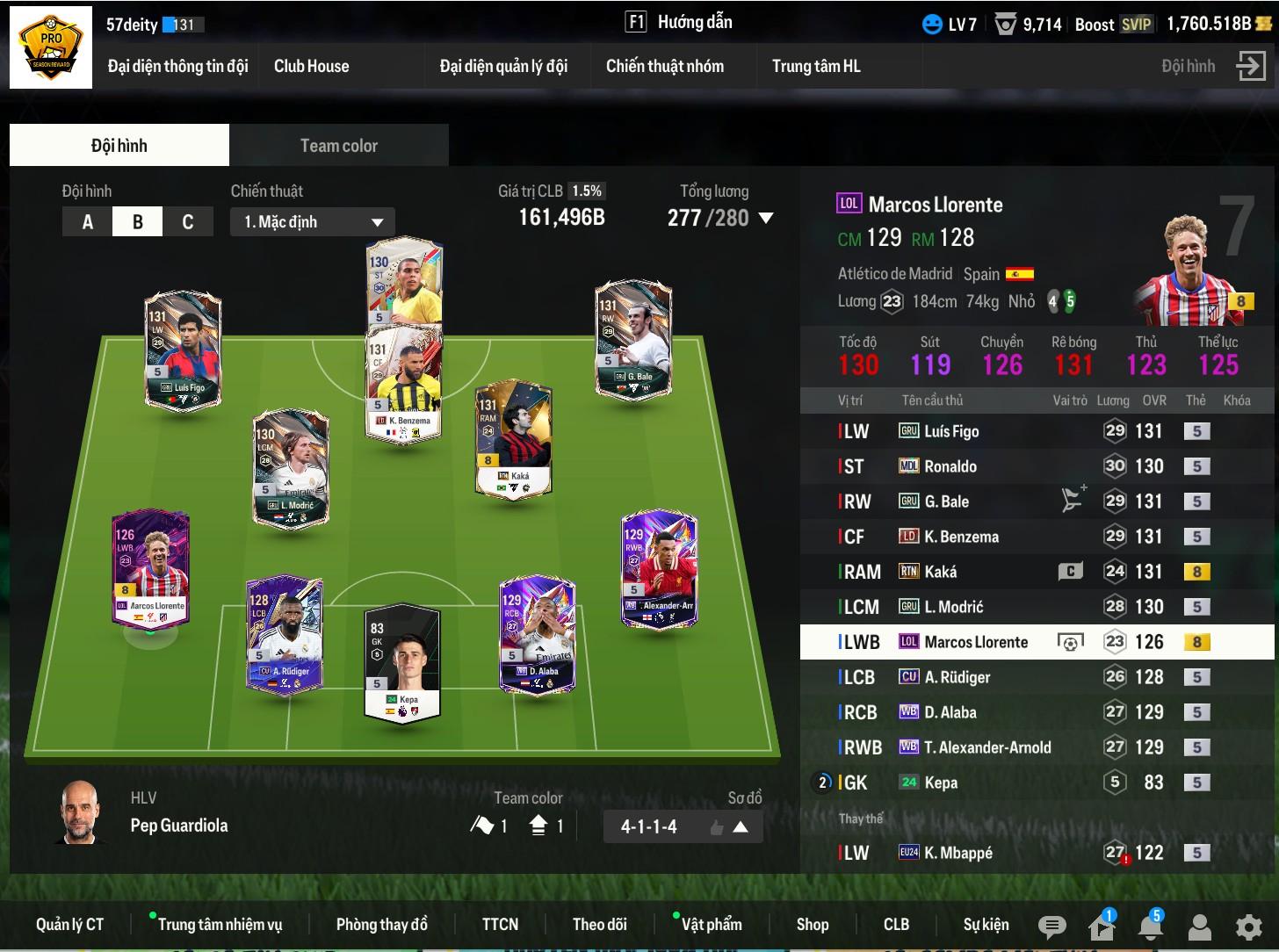Switch to the Team color tab

(338, 146)
